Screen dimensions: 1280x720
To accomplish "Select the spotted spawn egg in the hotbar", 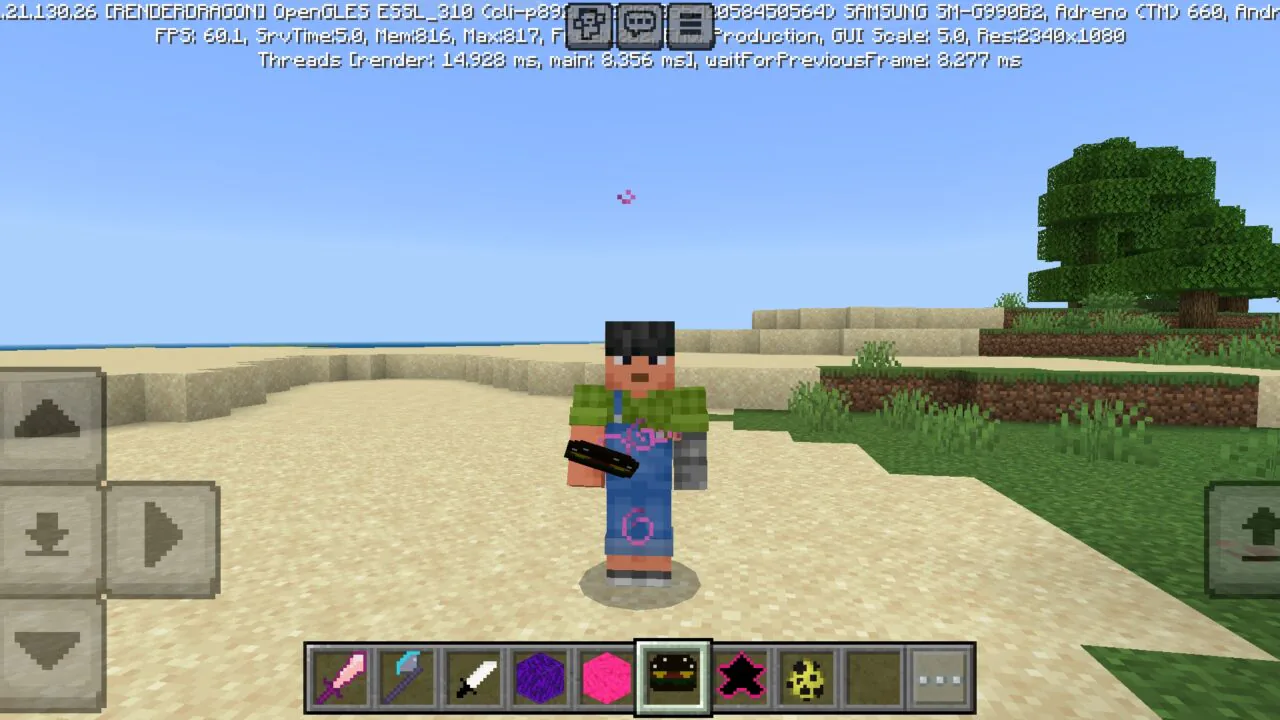I will pos(806,678).
